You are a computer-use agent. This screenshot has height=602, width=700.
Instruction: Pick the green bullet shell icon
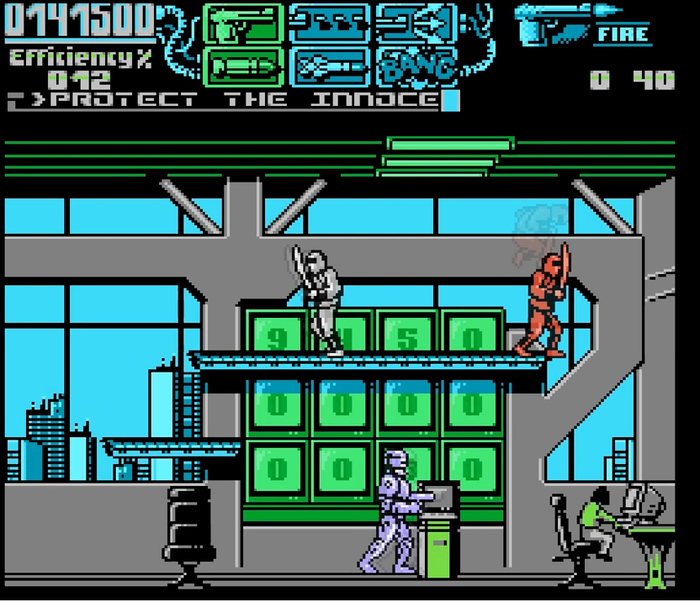[x=243, y=64]
